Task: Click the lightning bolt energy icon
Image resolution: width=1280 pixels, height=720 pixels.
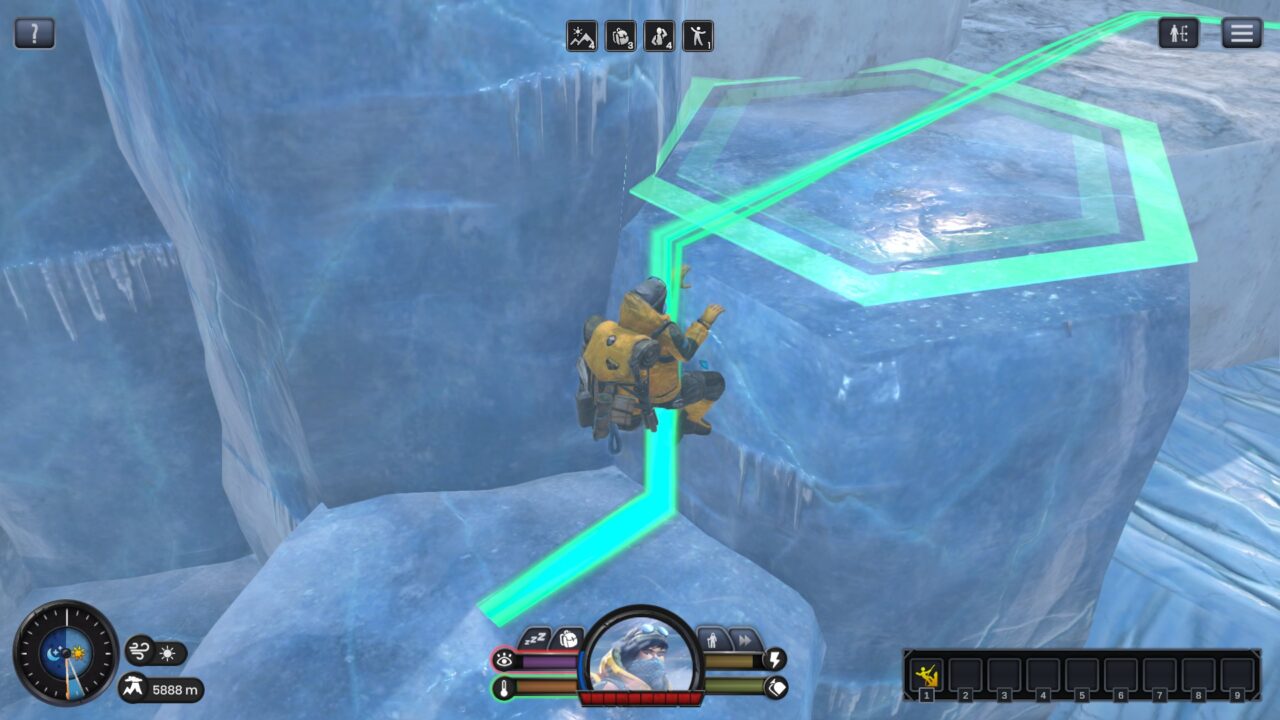Action: tap(775, 660)
